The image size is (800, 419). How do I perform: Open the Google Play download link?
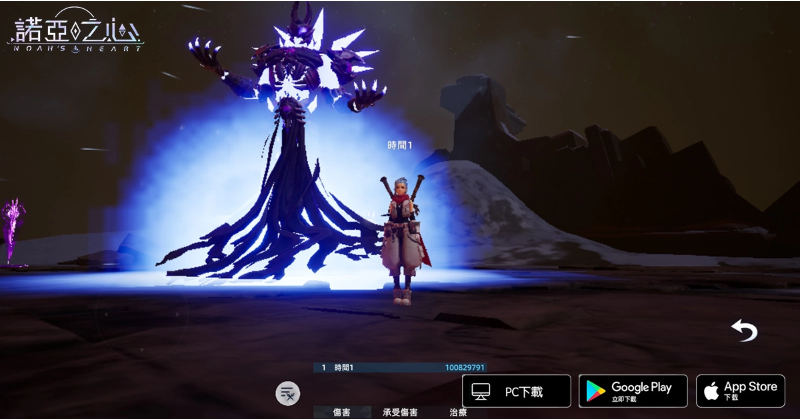point(633,390)
